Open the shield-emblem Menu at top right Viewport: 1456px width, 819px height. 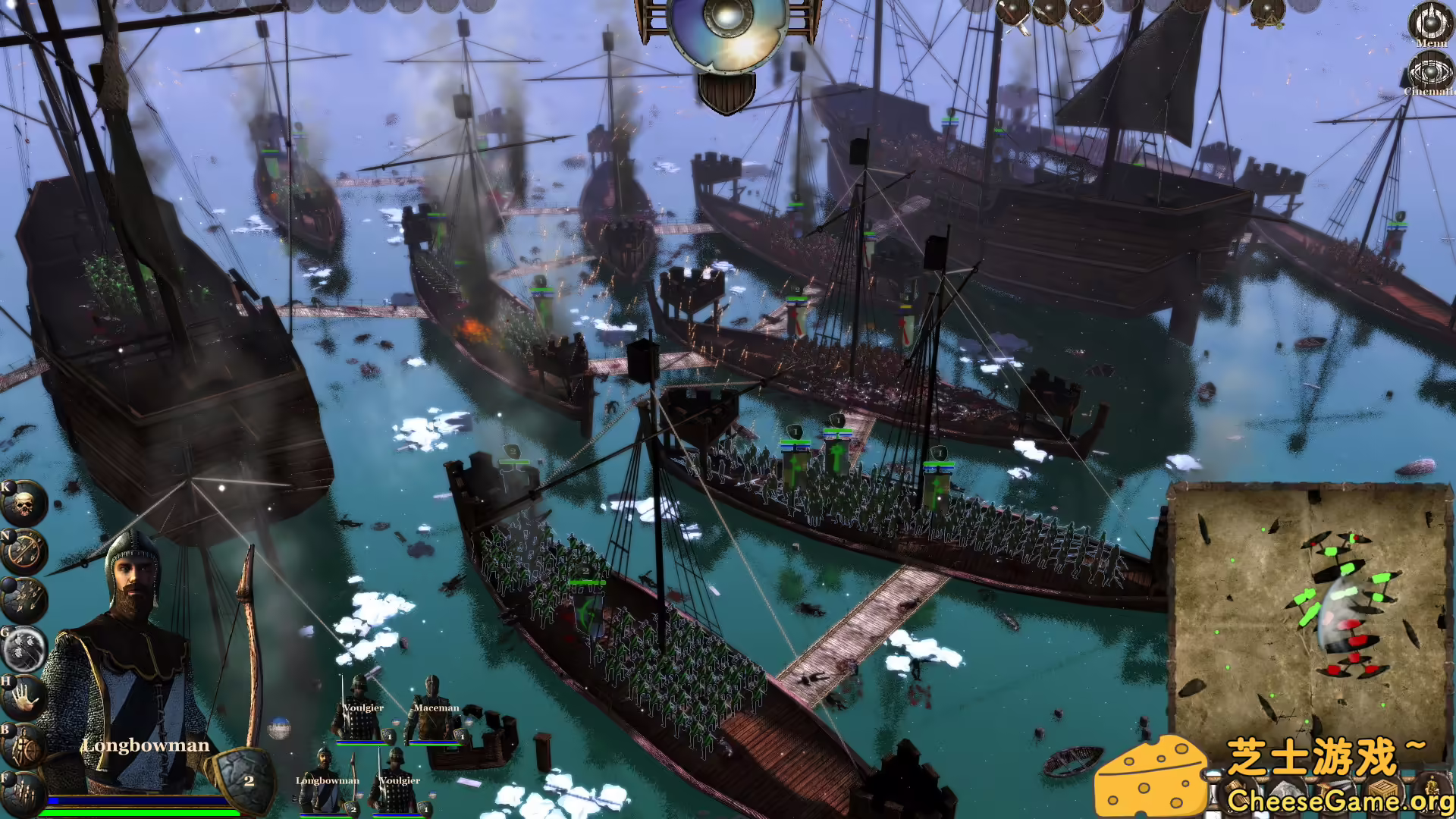1429,23
